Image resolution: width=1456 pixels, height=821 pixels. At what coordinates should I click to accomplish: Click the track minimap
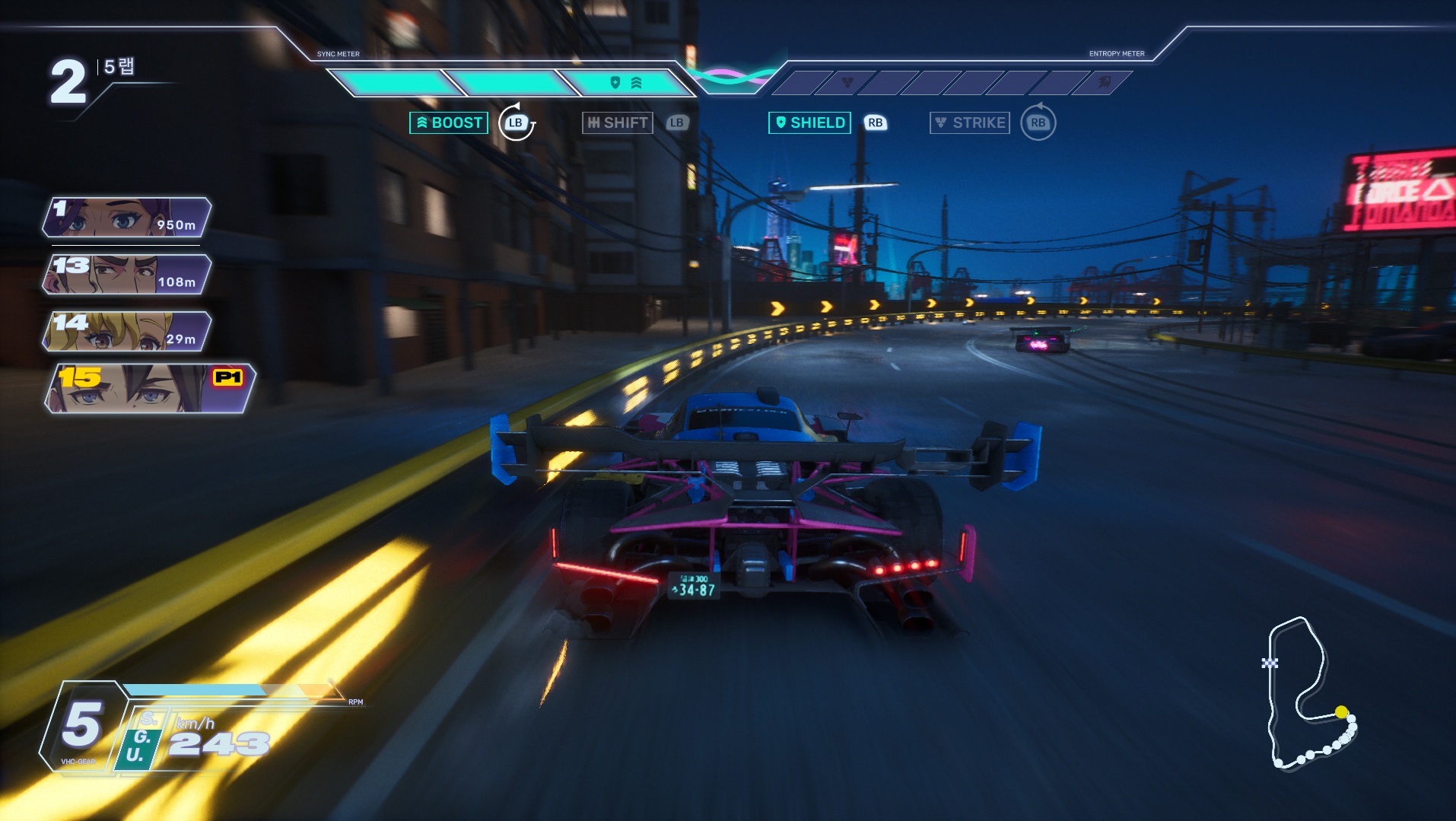click(1308, 694)
